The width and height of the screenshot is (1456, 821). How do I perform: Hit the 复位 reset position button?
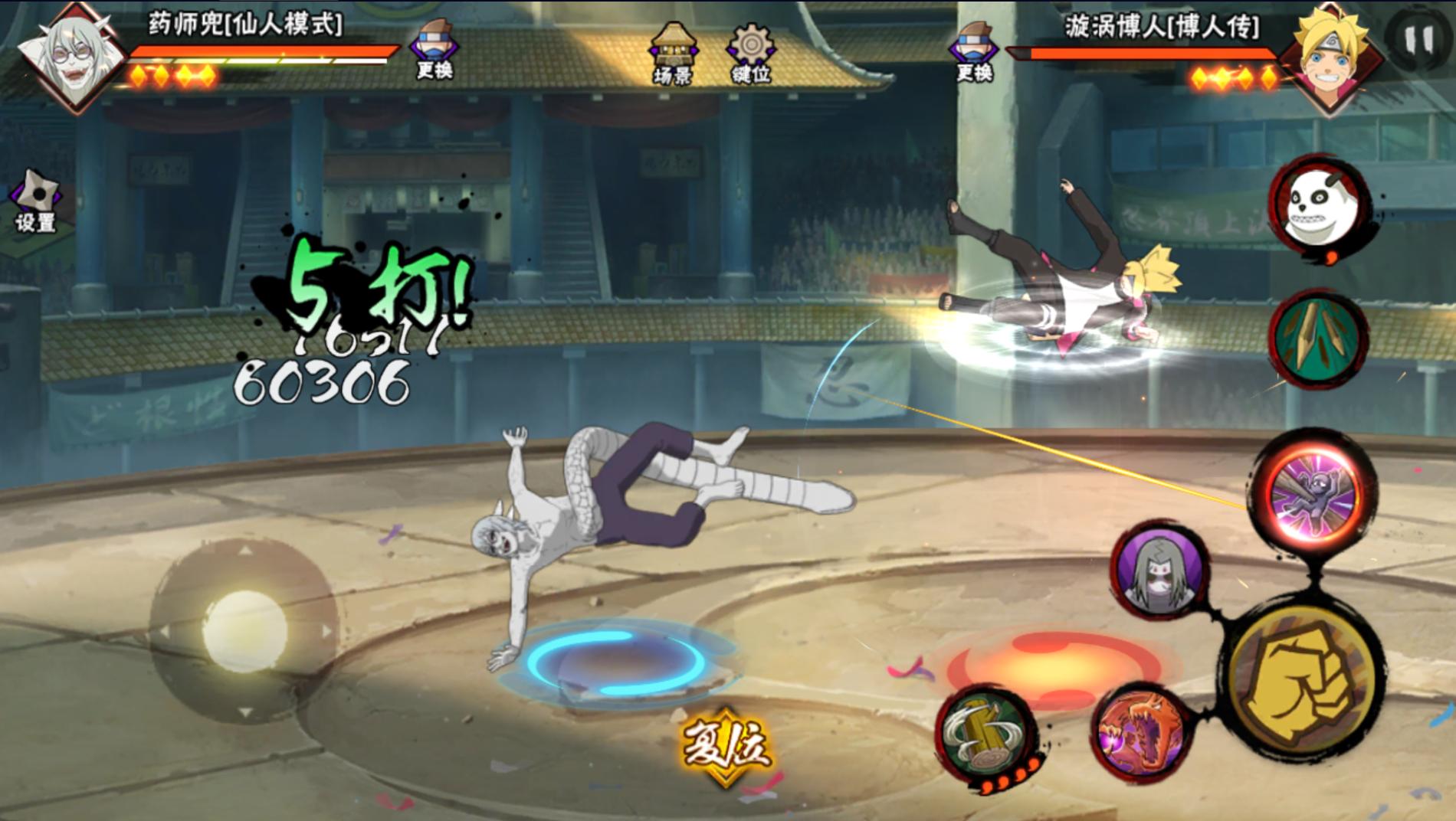tap(725, 745)
